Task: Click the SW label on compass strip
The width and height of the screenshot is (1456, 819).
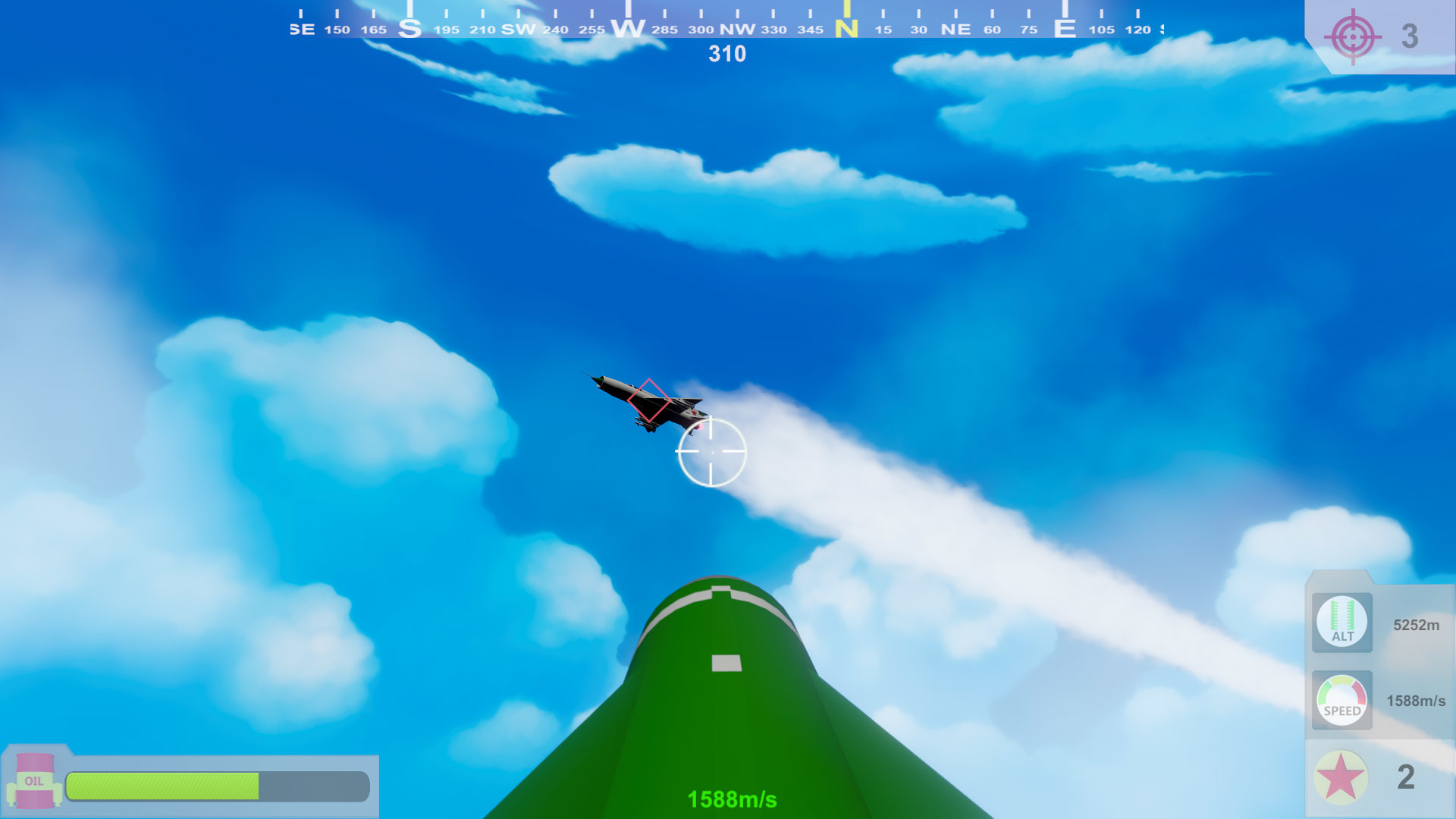Action: pyautogui.click(x=519, y=29)
